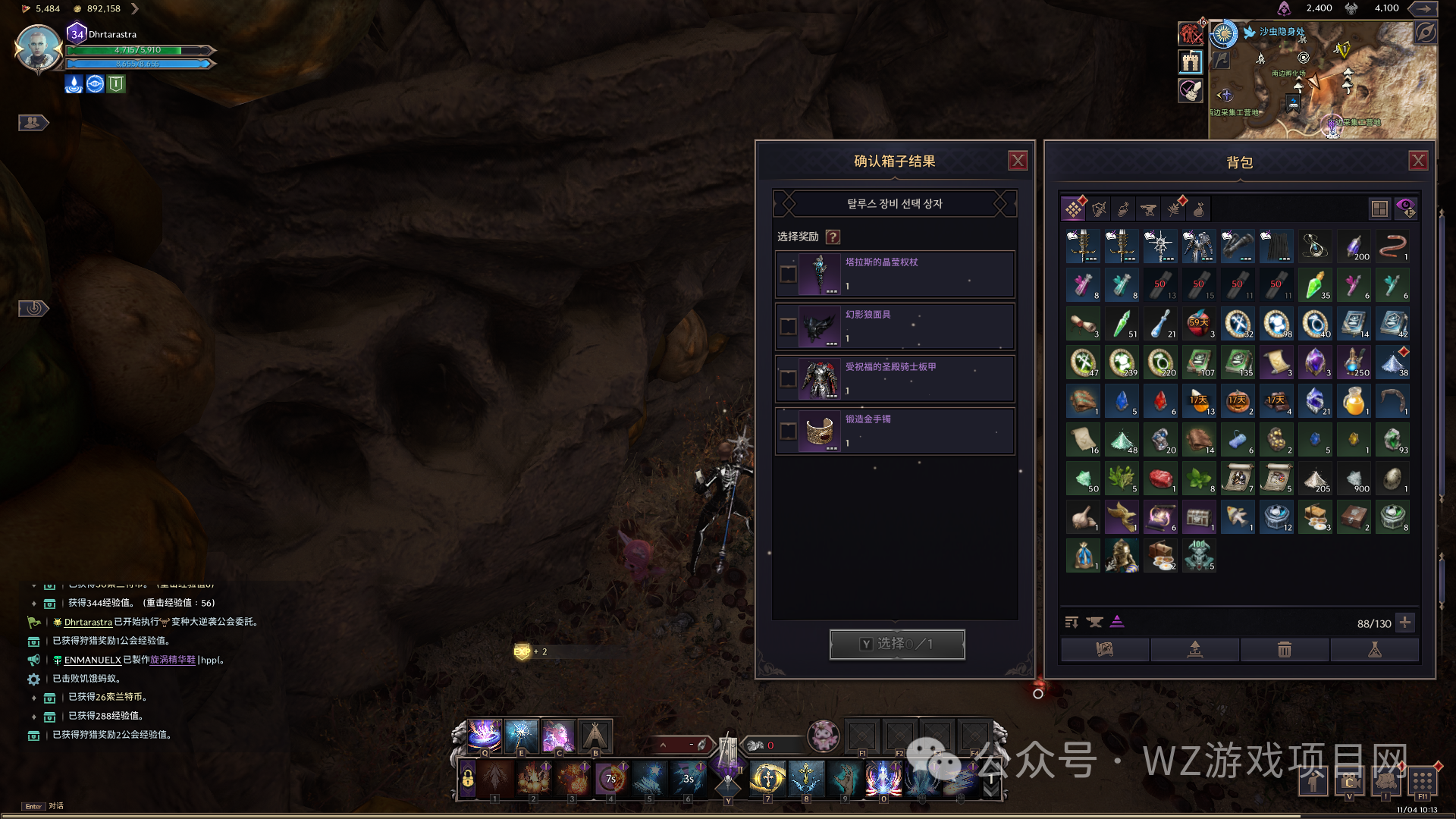The image size is (1456, 819).
Task: Open the main menu grid icon
Action: click(1423, 780)
